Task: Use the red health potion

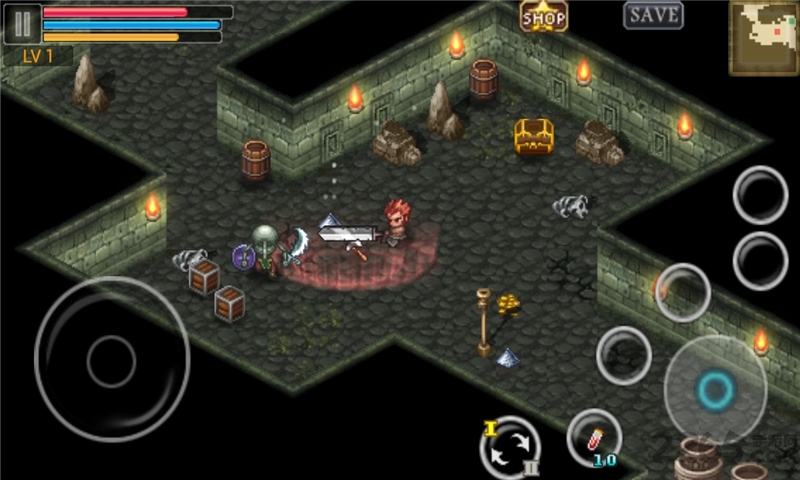Action: coord(595,439)
